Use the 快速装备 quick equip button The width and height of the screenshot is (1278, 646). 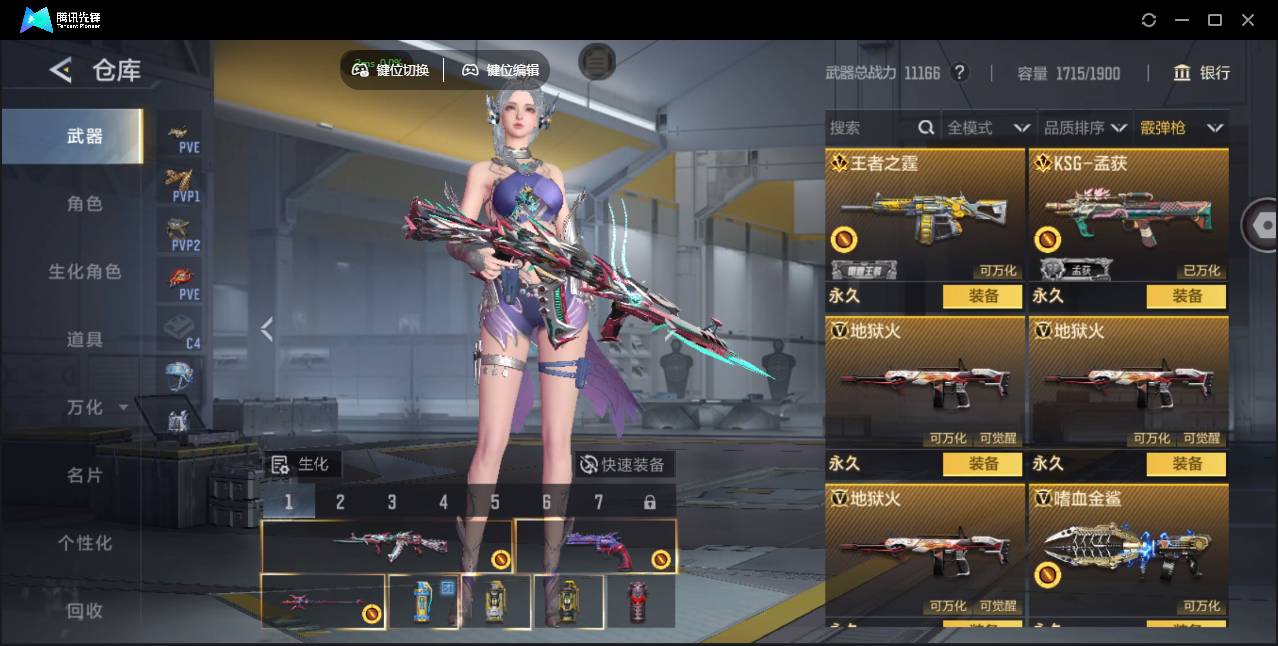[x=624, y=464]
